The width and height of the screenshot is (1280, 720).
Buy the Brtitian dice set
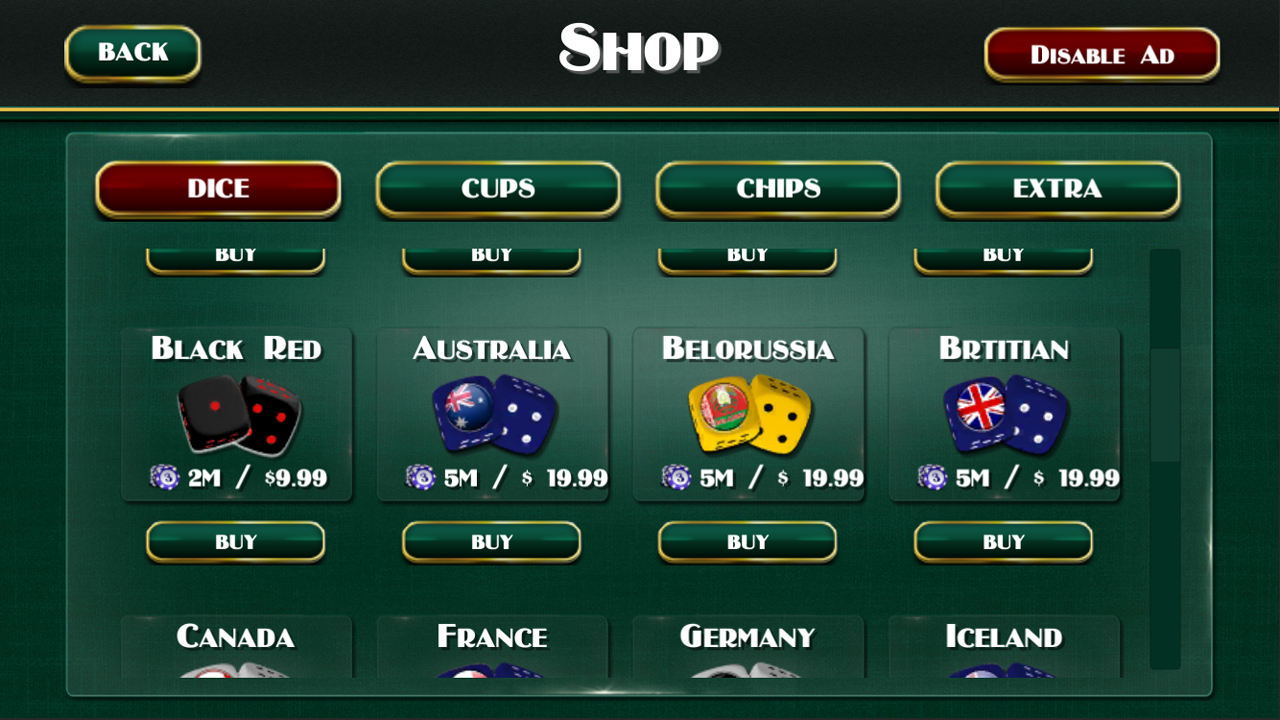pos(1003,541)
